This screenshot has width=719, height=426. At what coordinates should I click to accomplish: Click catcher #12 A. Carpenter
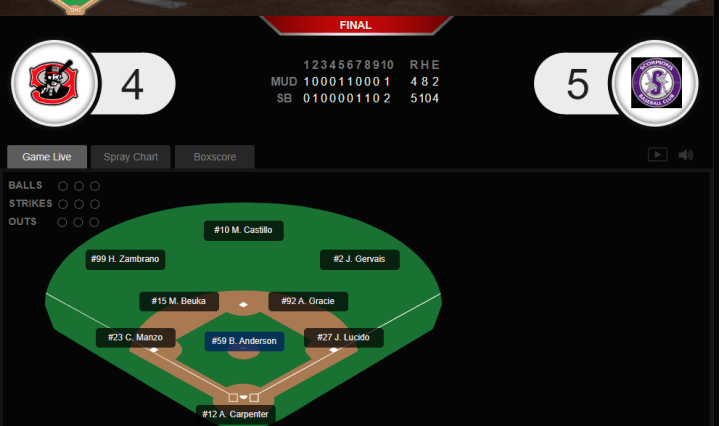(236, 413)
